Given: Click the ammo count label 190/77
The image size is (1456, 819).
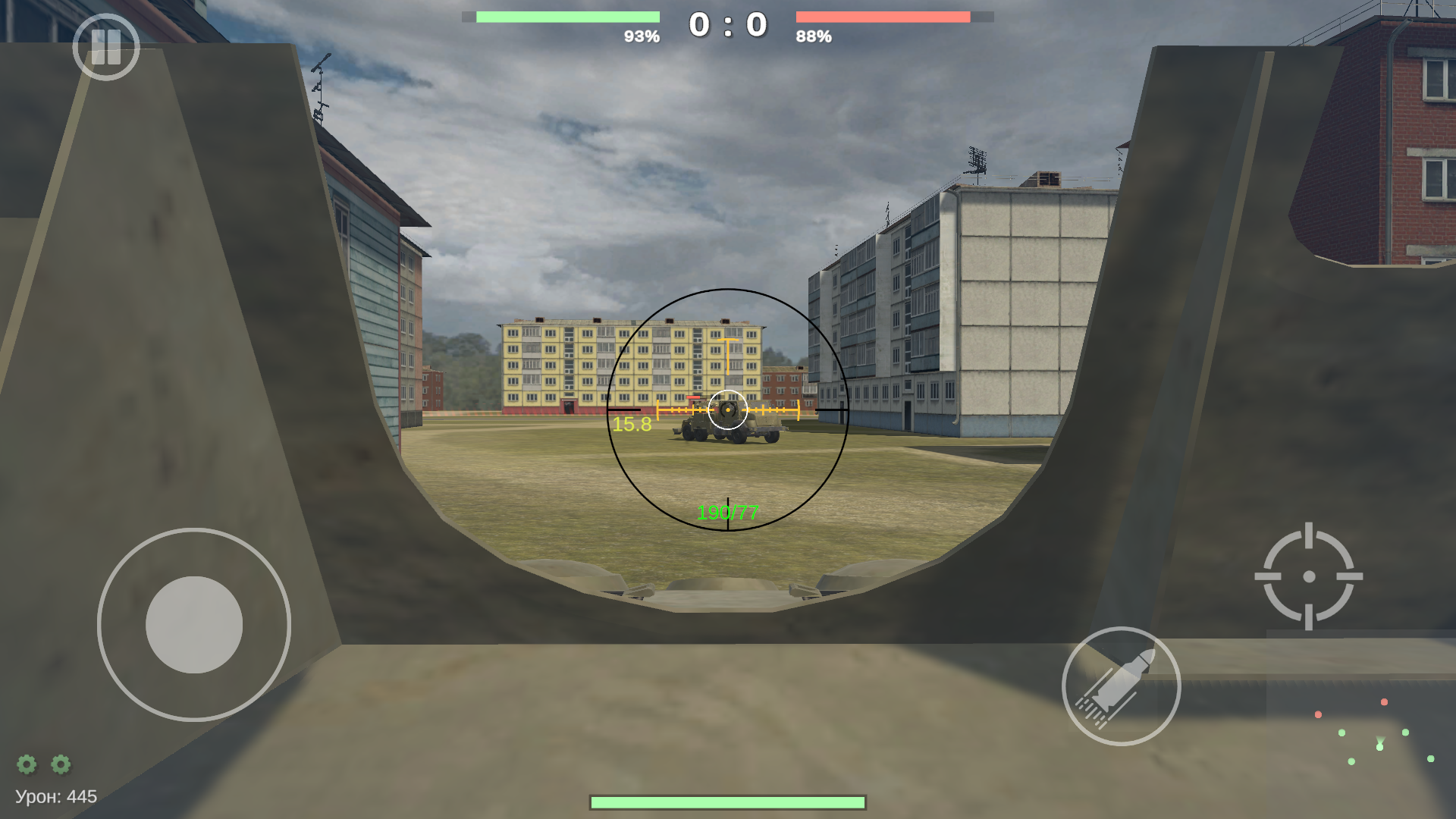Looking at the screenshot, I should (728, 512).
